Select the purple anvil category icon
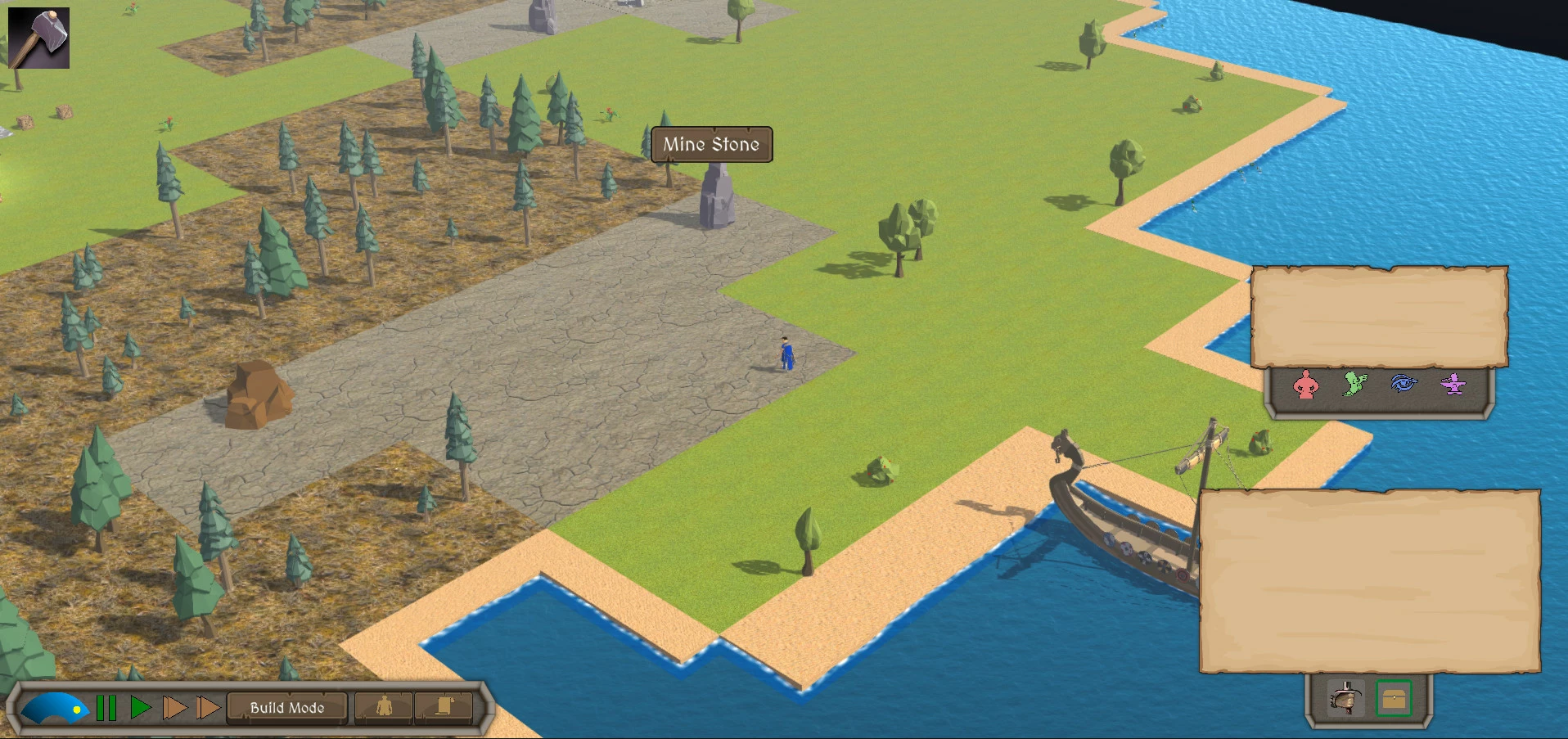Screen dimensions: 1568x739 pyautogui.click(x=1453, y=384)
